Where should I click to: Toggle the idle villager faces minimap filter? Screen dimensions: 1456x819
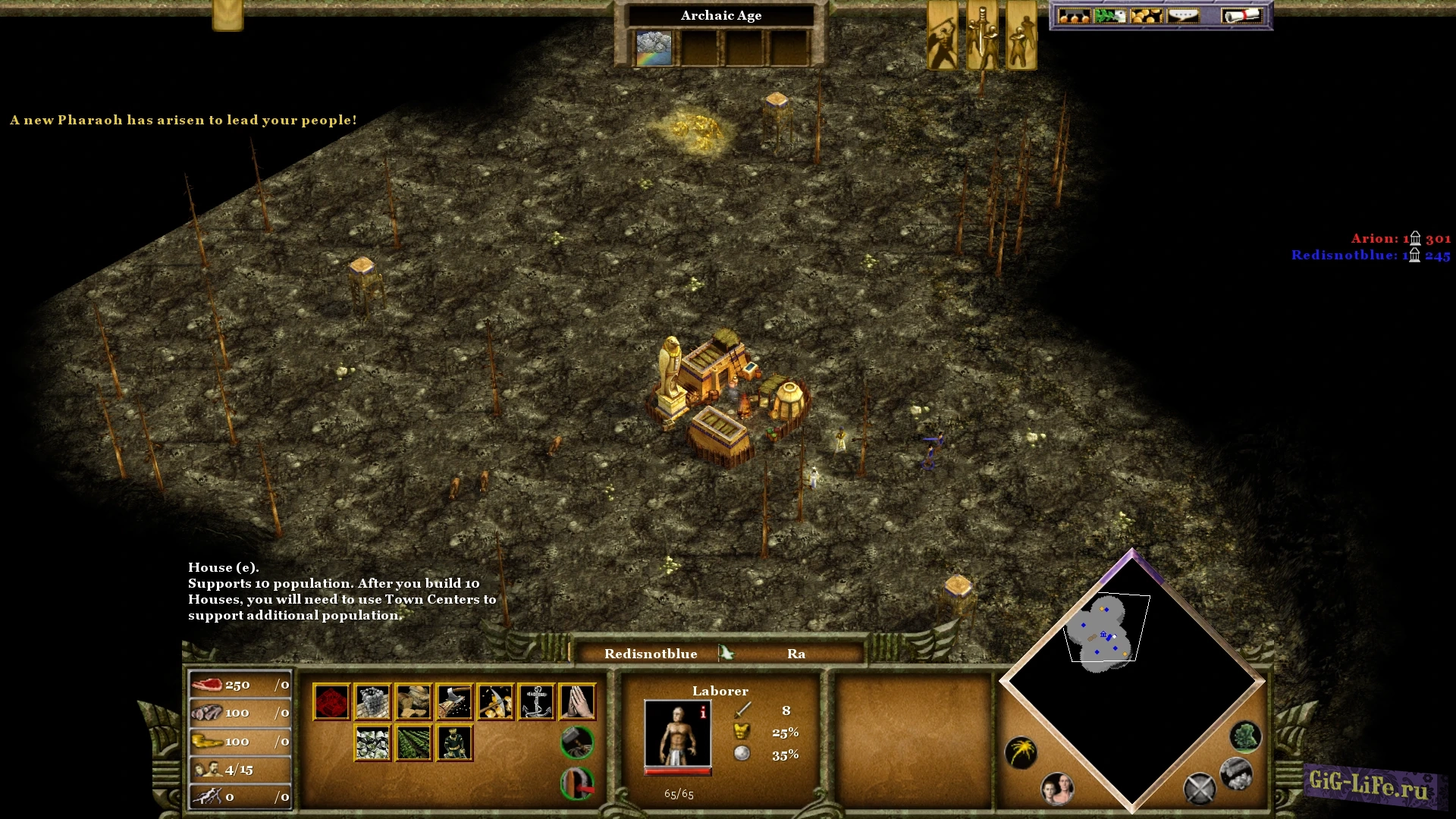[1057, 789]
